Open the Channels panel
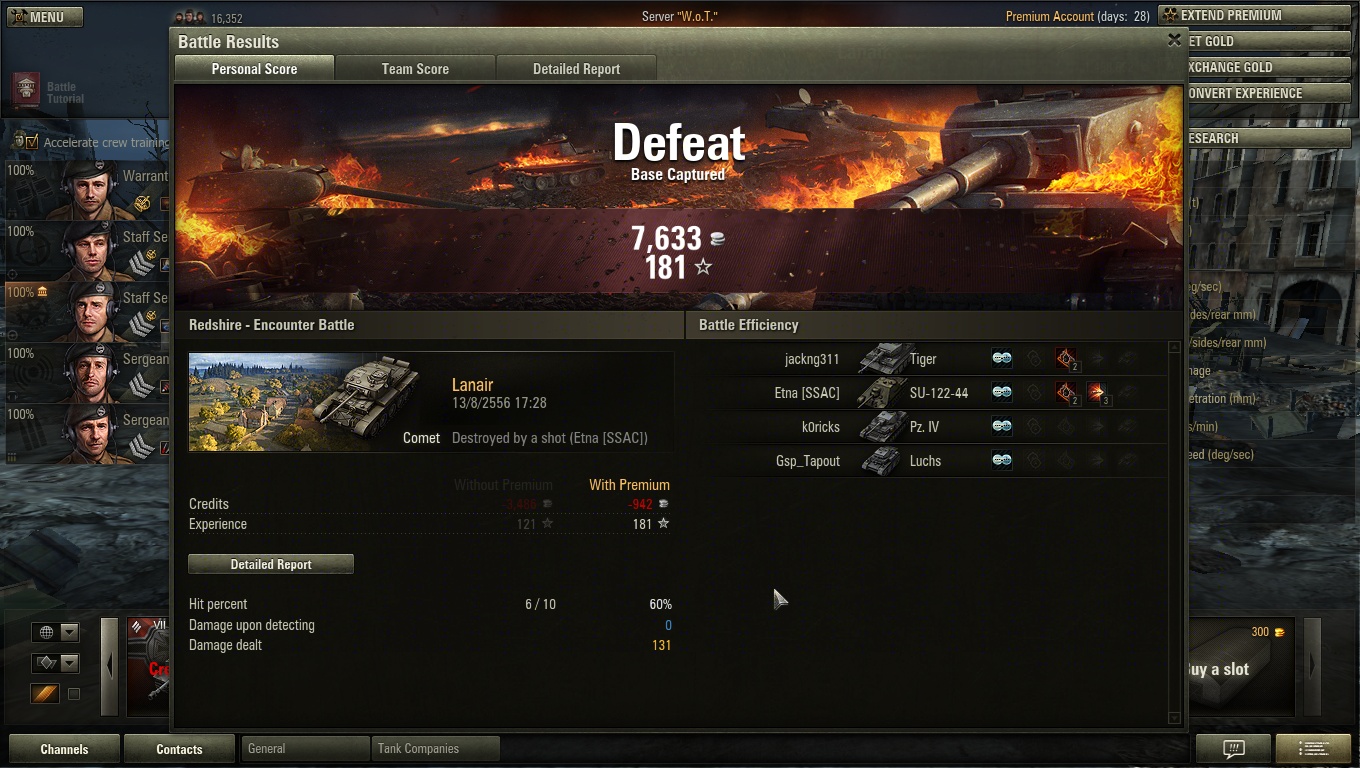This screenshot has height=768, width=1360. pos(64,749)
